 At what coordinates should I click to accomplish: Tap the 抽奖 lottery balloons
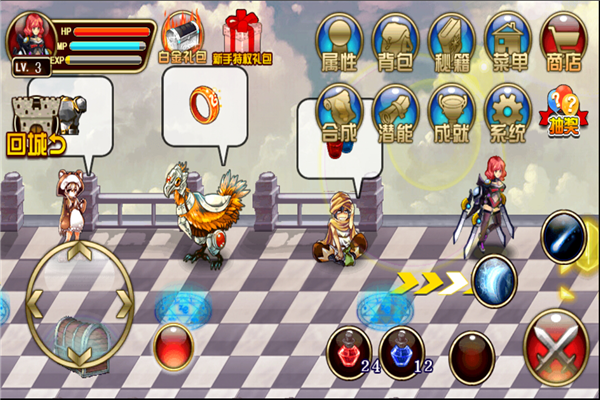(x=565, y=112)
